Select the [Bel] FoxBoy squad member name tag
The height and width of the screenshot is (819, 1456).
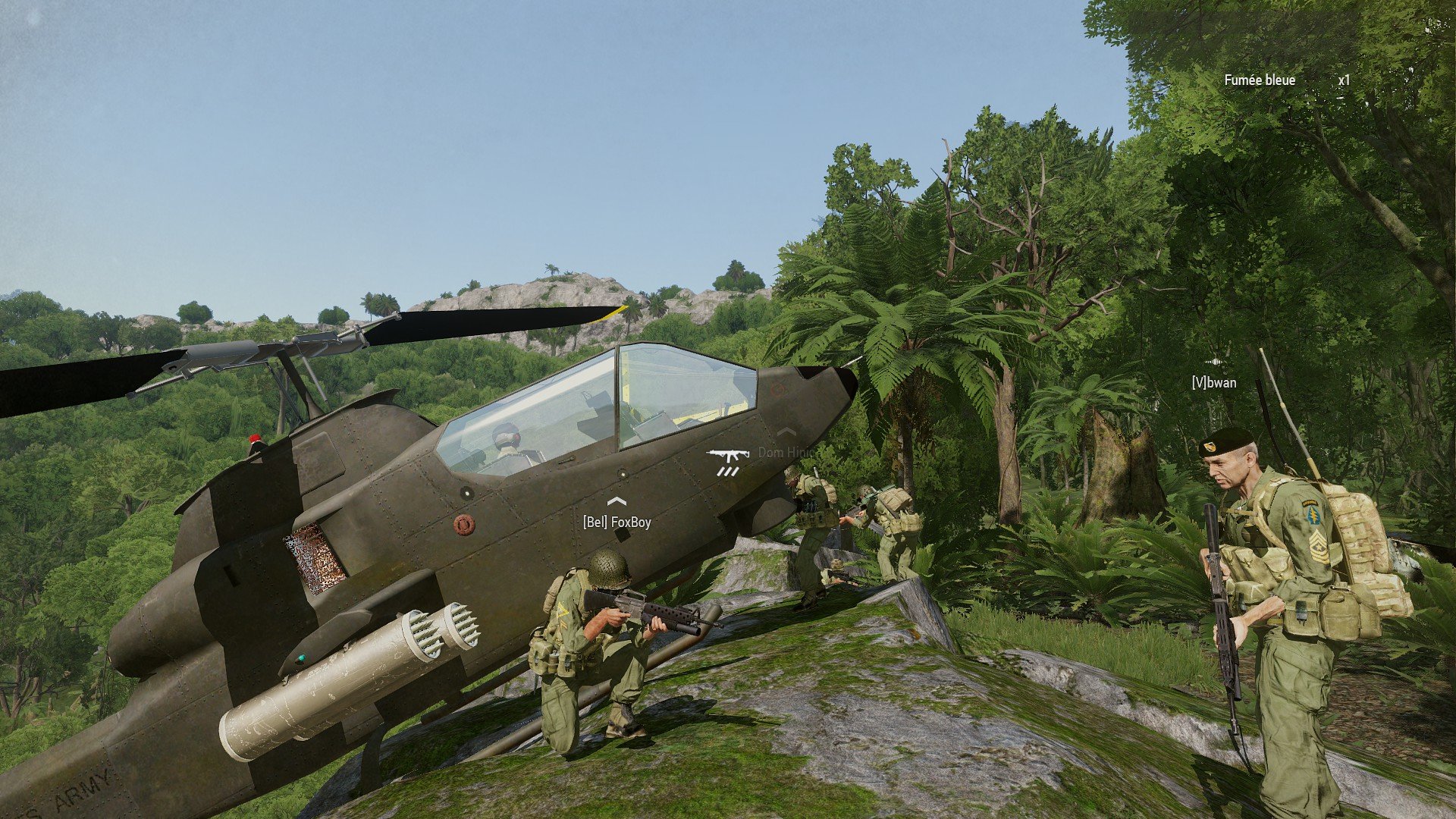(x=617, y=522)
